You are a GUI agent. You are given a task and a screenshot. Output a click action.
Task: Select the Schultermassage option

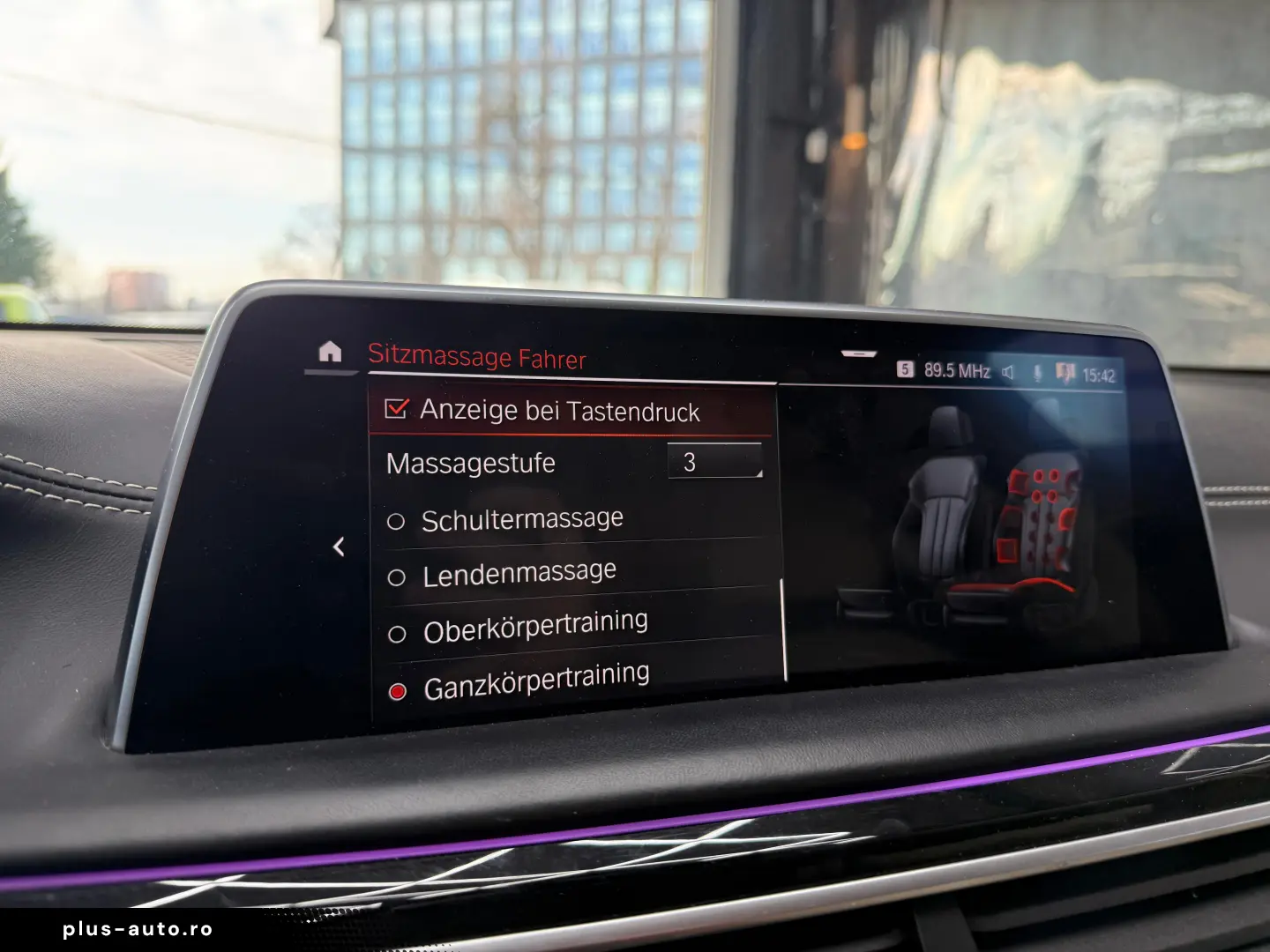[396, 522]
